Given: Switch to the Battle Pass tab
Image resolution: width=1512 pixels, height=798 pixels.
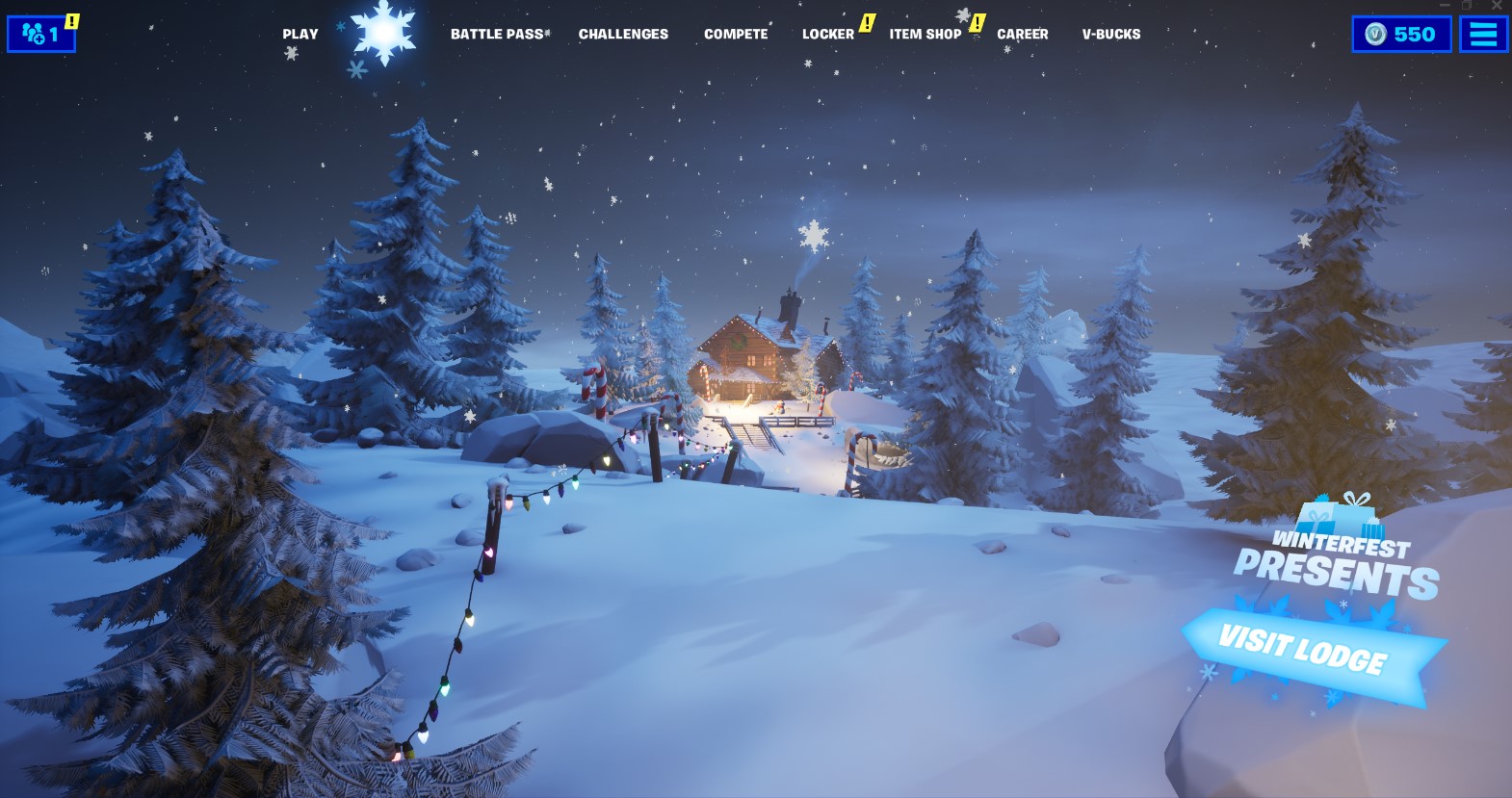Looking at the screenshot, I should click(497, 34).
